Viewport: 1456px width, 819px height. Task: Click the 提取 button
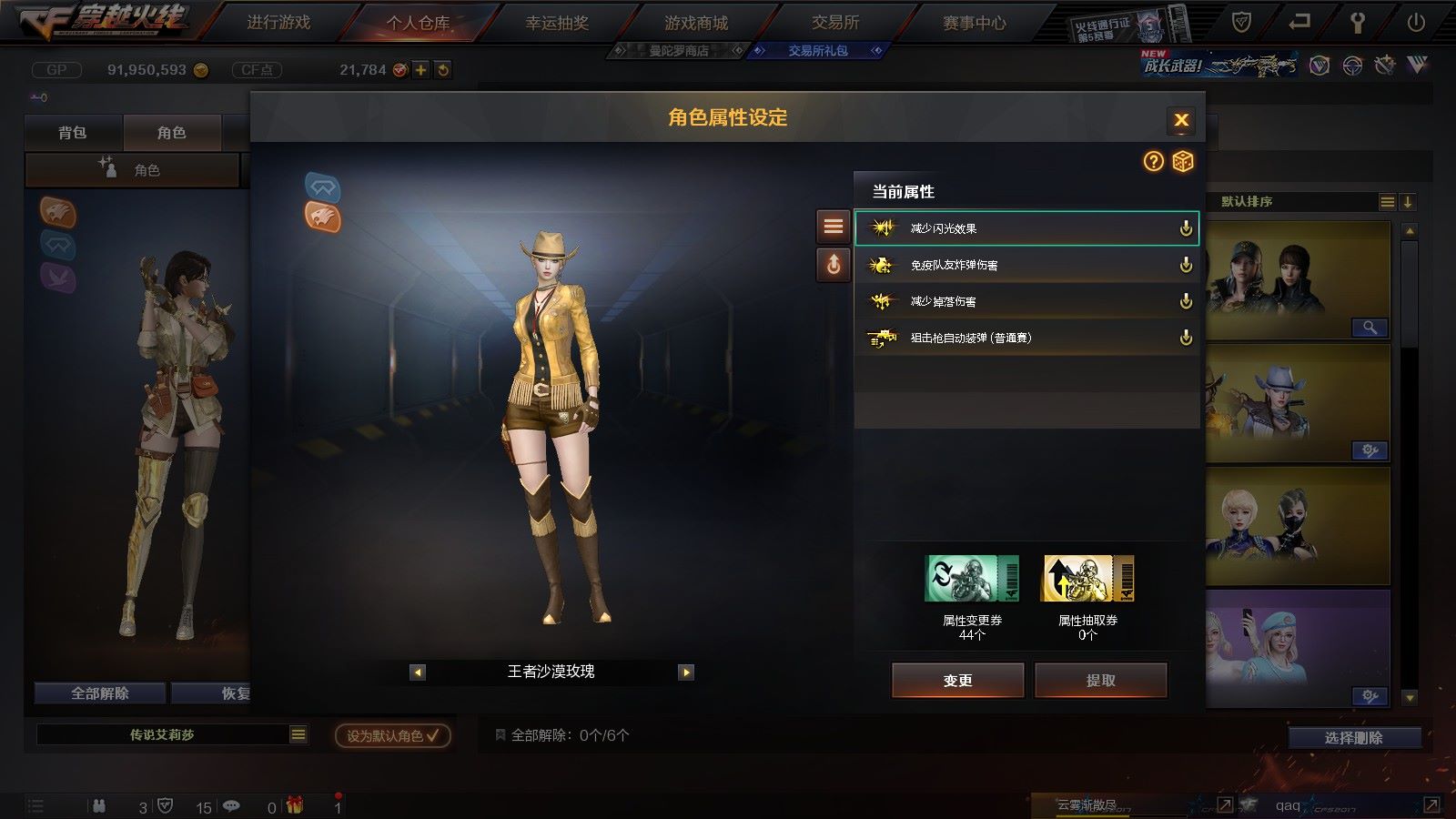1100,680
